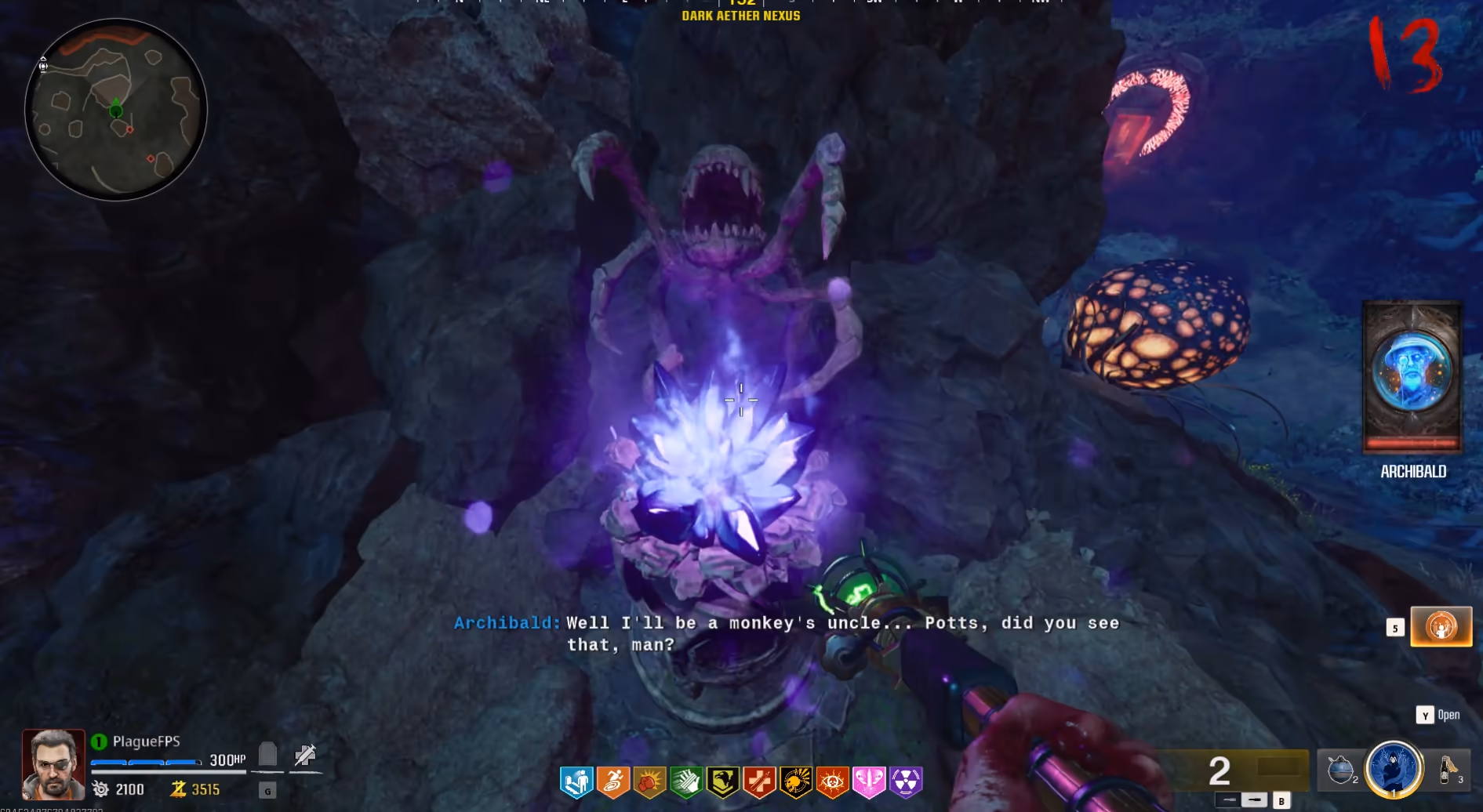Image resolution: width=1483 pixels, height=812 pixels.
Task: Select the pink heart bullet perk icon
Action: (x=869, y=781)
